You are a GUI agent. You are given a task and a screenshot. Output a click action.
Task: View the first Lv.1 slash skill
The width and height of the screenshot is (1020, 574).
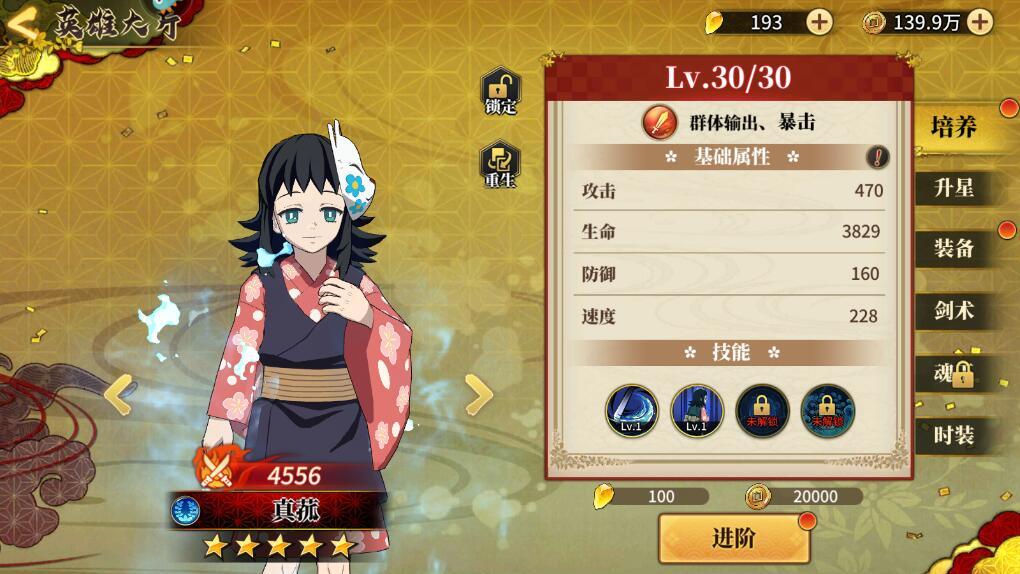[x=632, y=410]
